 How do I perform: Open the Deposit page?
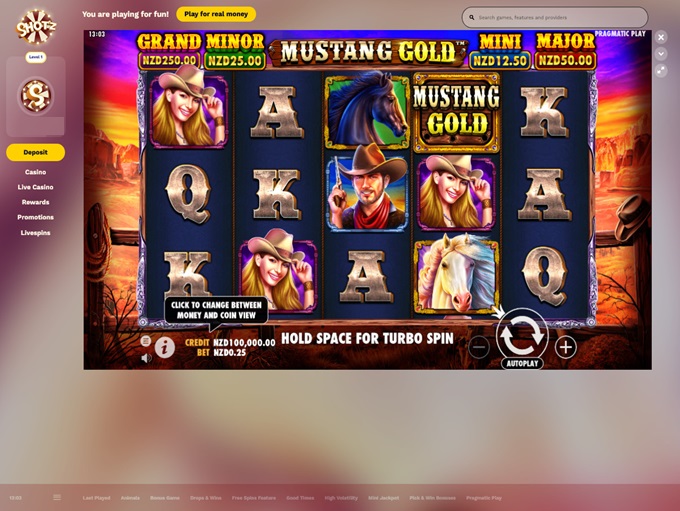(36, 152)
